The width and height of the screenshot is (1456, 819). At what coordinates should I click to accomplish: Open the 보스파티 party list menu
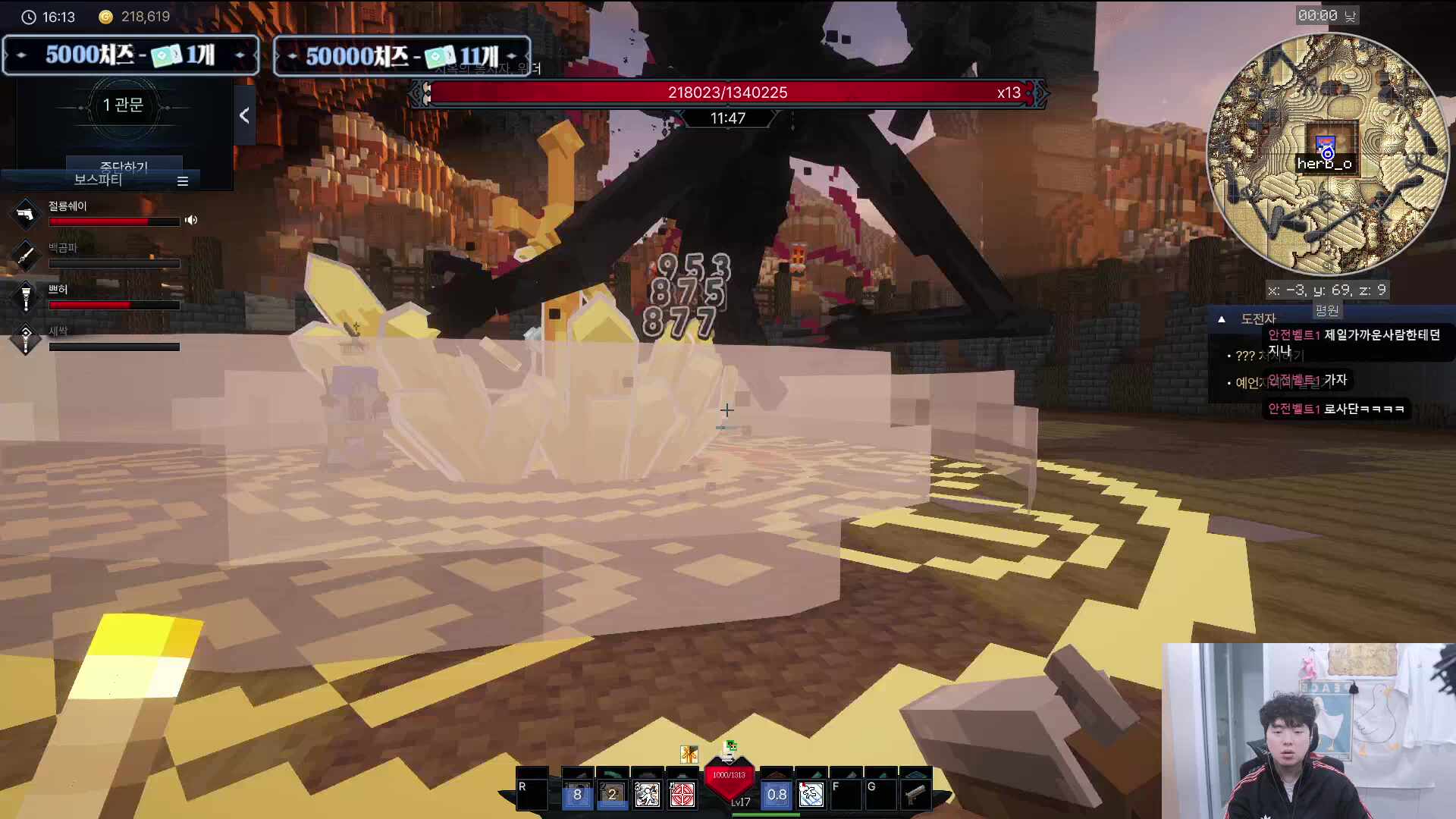click(182, 181)
